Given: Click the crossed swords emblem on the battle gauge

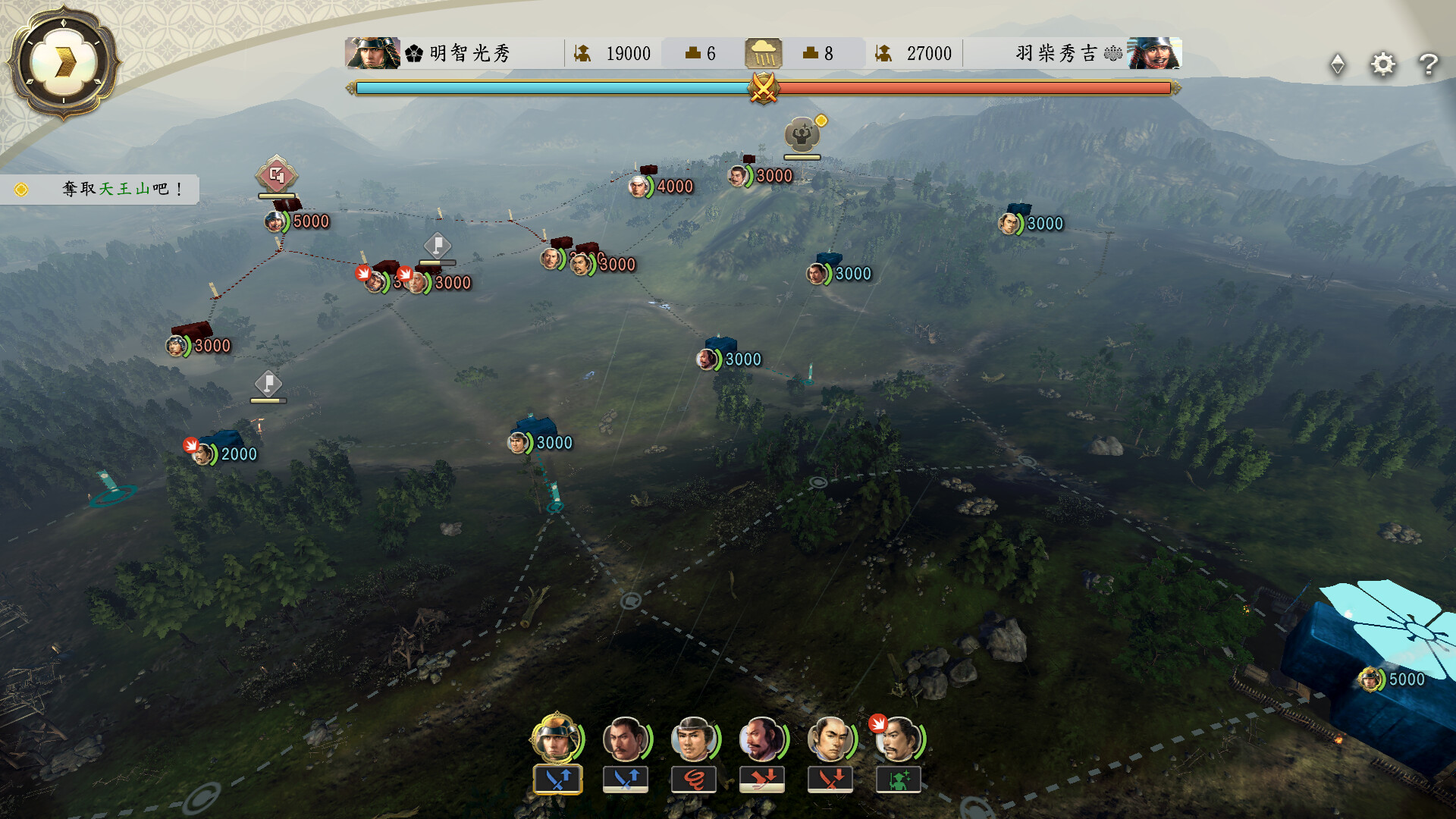Looking at the screenshot, I should [764, 89].
